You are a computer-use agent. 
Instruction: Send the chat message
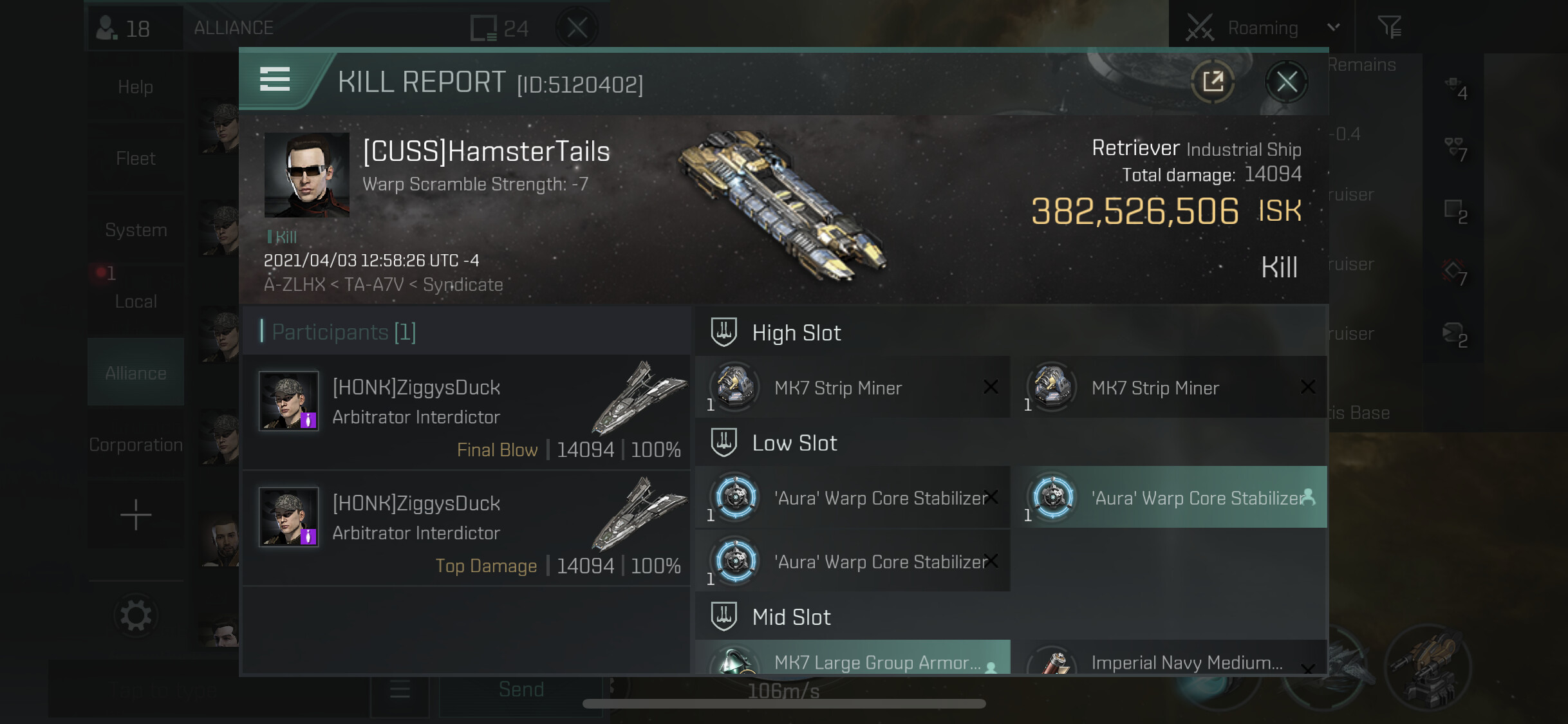pyautogui.click(x=521, y=689)
